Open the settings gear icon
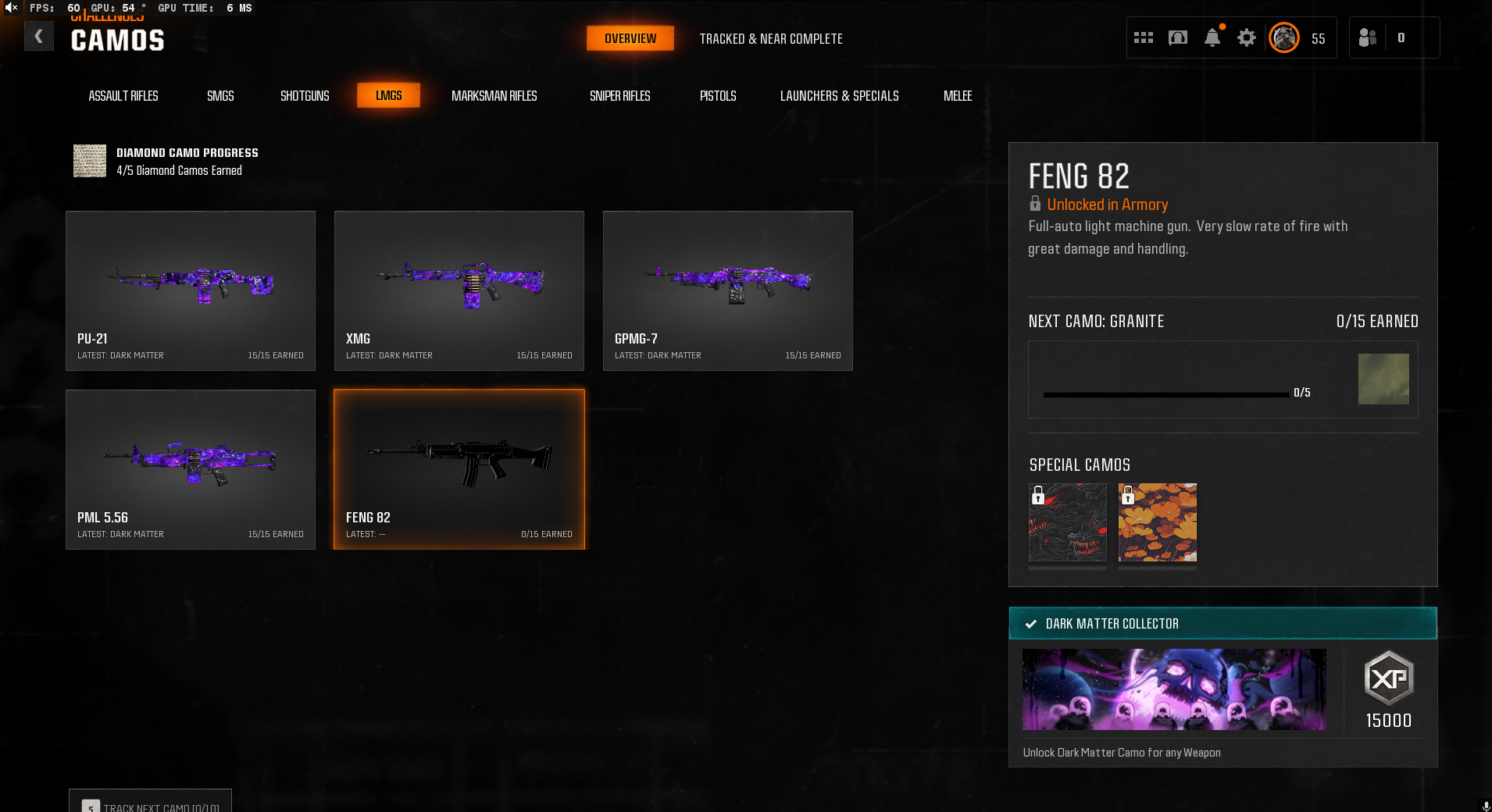The width and height of the screenshot is (1492, 812). [x=1246, y=37]
